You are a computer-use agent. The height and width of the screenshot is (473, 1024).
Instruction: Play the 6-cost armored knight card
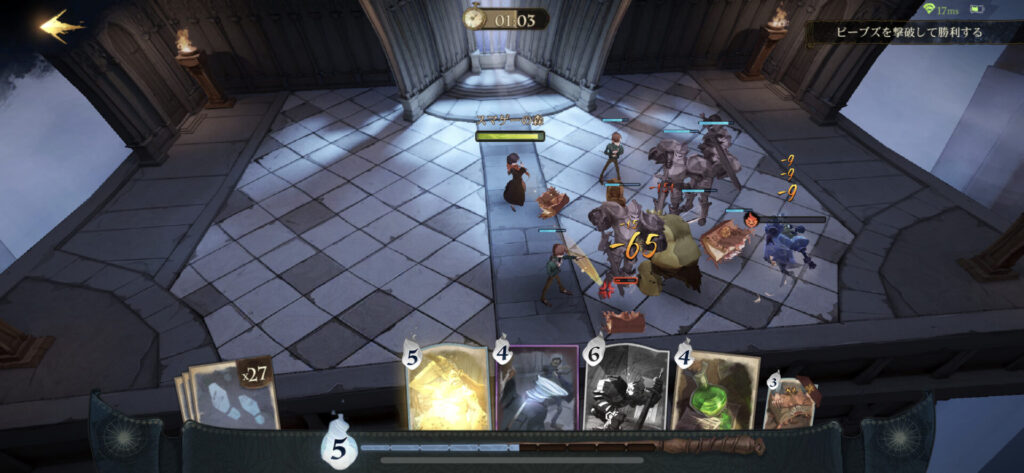click(626, 389)
